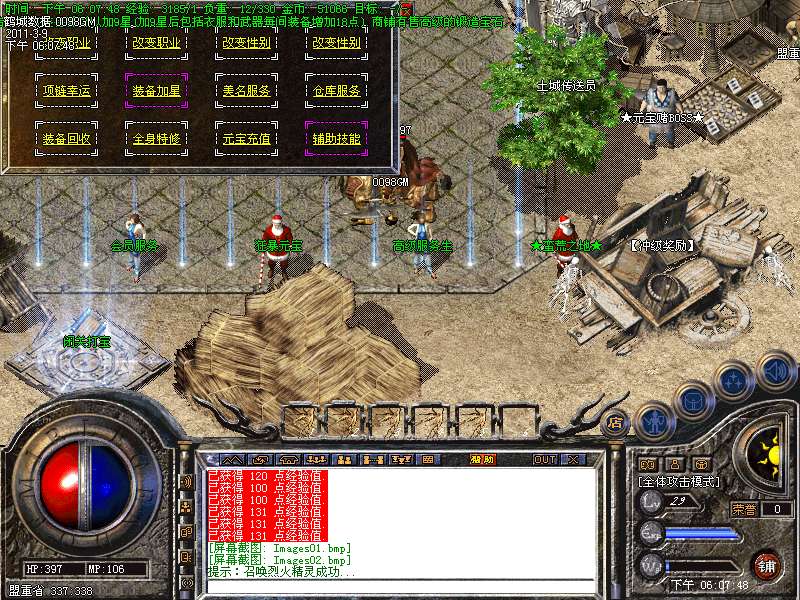
Task: Open the 帮助 help button
Action: coord(482,459)
